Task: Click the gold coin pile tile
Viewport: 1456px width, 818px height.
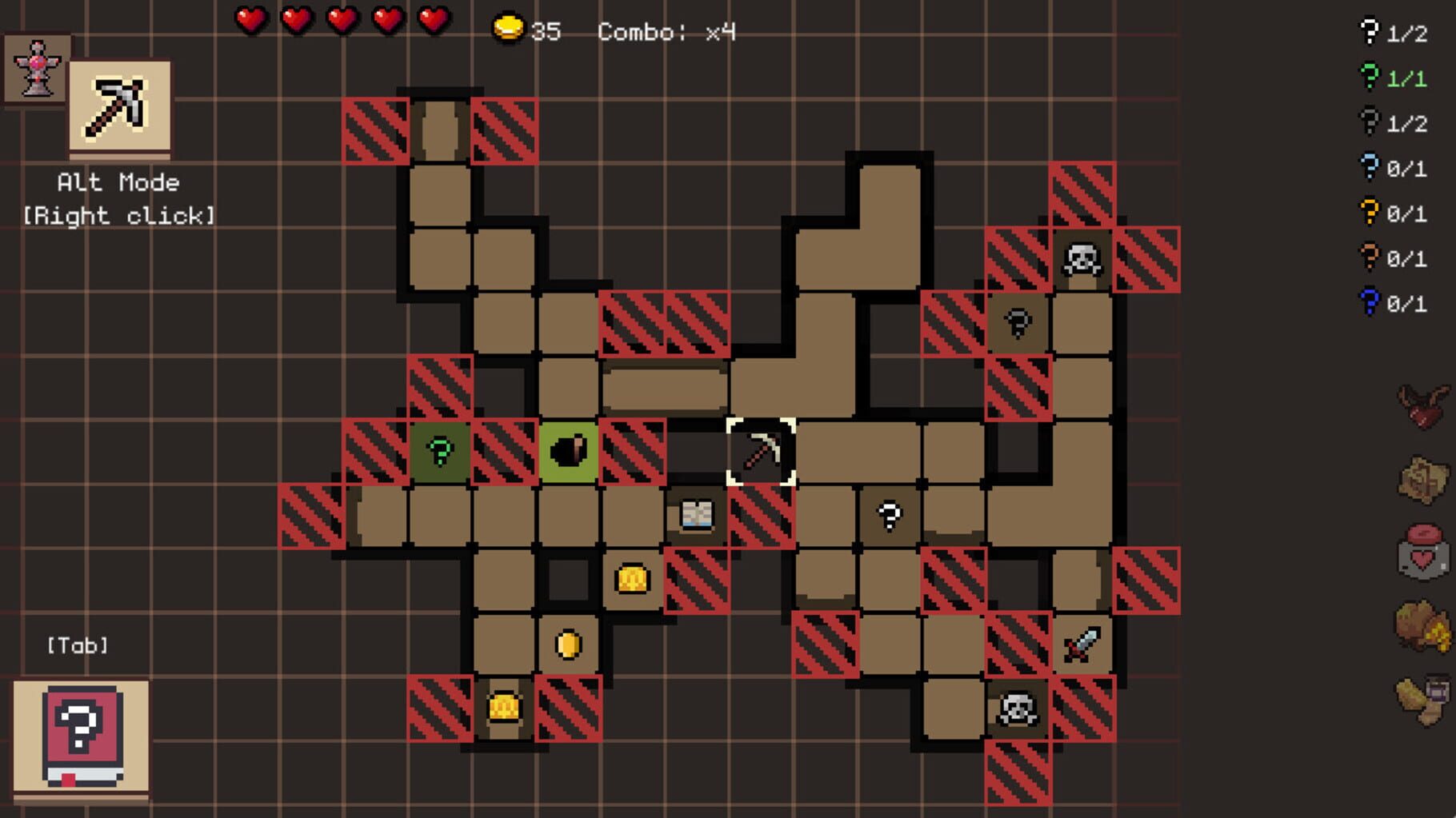Action: pos(630,578)
